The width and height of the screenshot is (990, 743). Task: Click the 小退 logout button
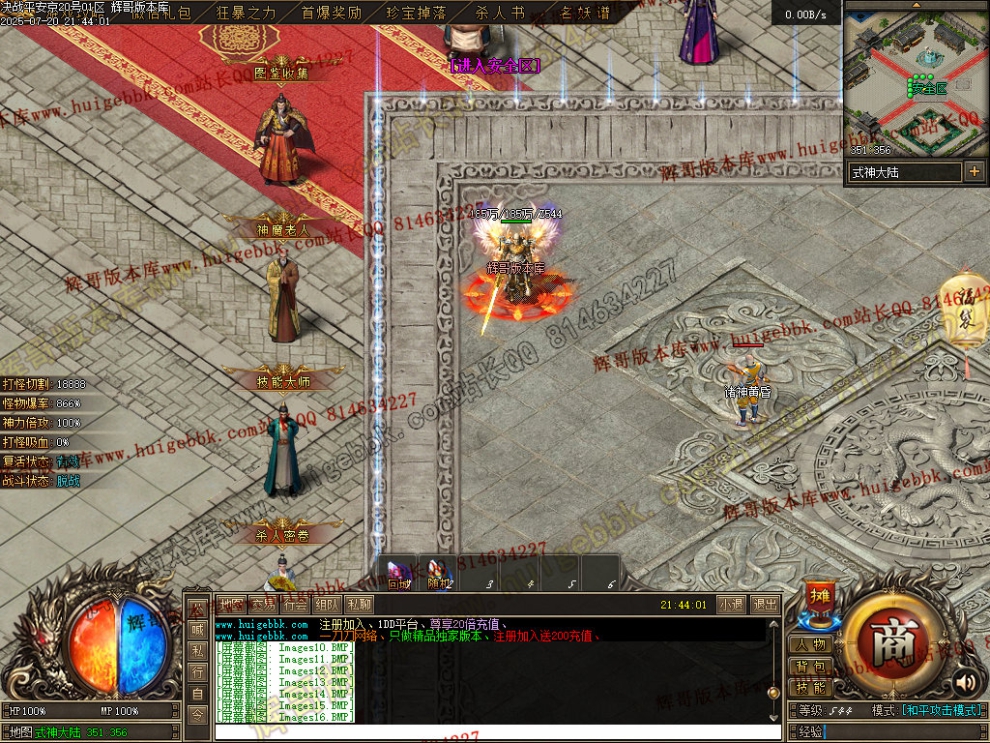(x=731, y=604)
